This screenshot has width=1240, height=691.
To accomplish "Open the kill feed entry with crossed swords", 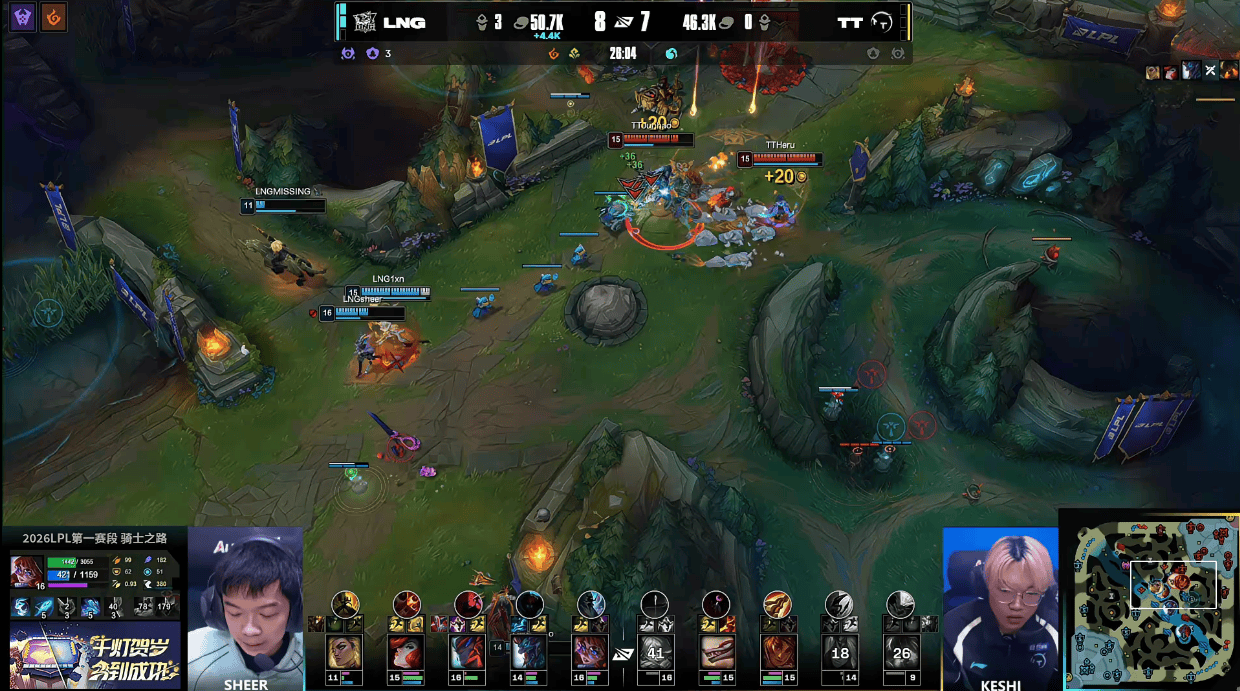I will (1210, 70).
